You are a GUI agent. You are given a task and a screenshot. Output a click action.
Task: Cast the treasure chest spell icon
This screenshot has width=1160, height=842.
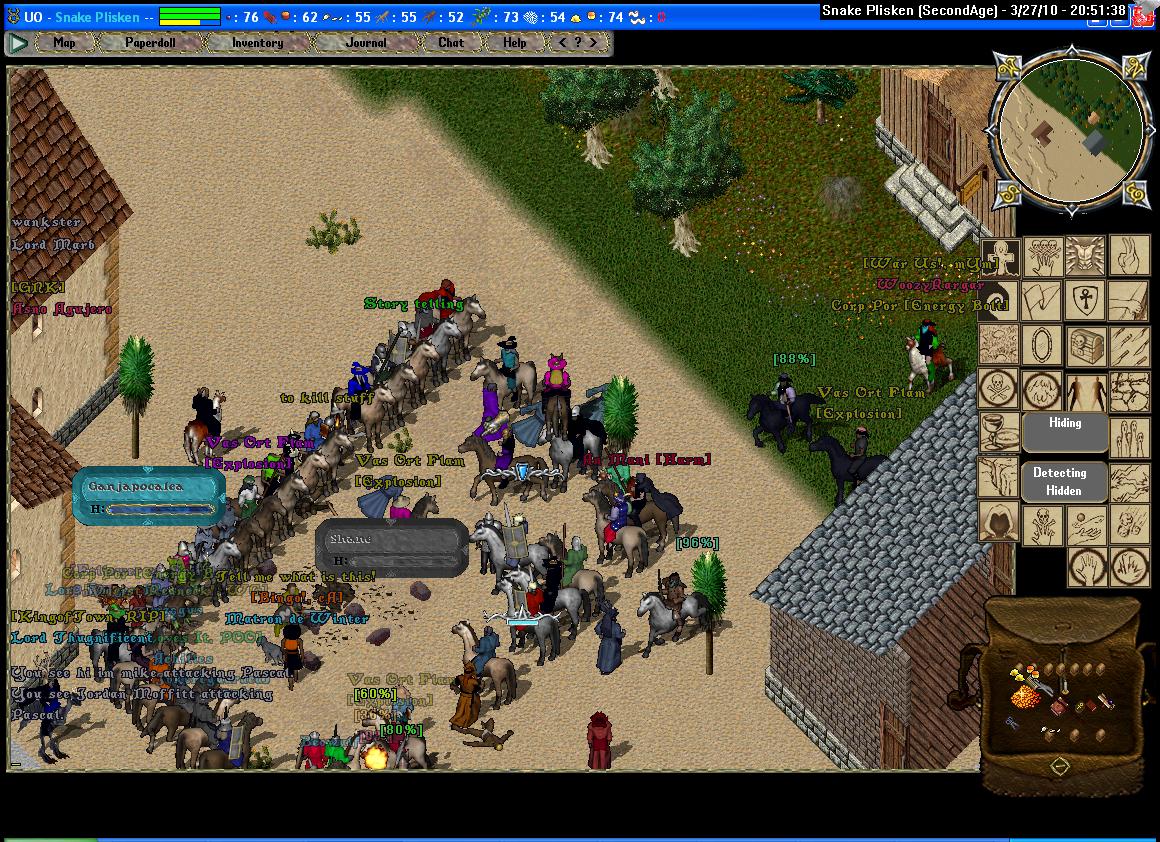pos(1085,346)
